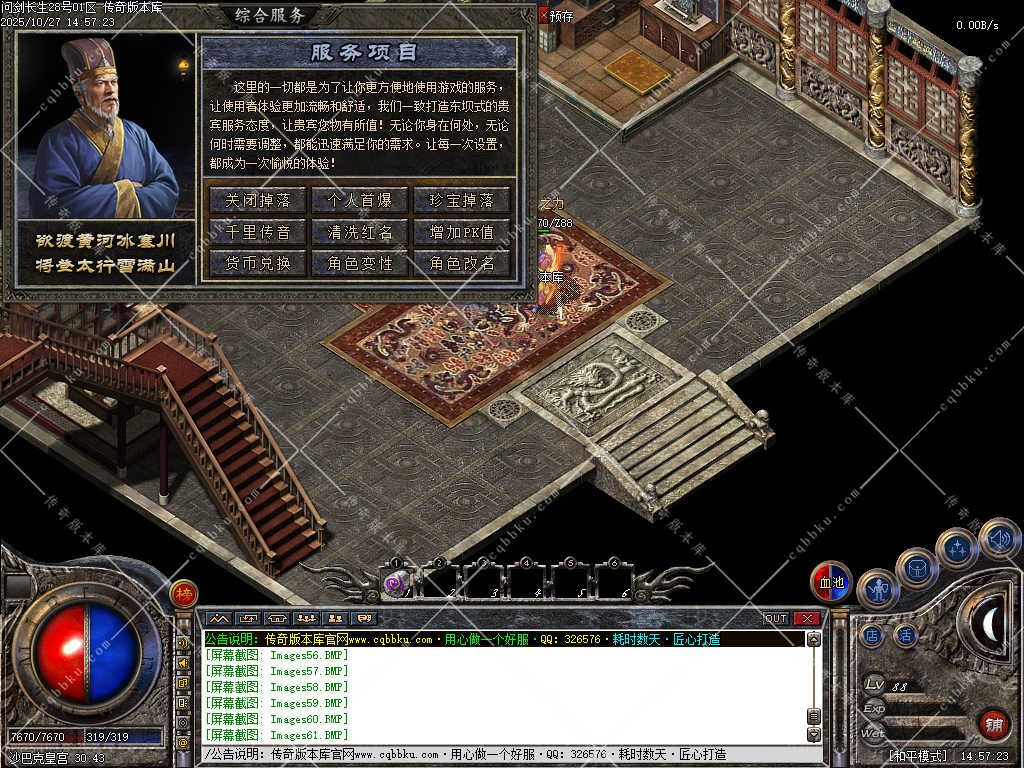The width and height of the screenshot is (1024, 768).
Task: Click the 增加PK值 button
Action: [x=461, y=232]
